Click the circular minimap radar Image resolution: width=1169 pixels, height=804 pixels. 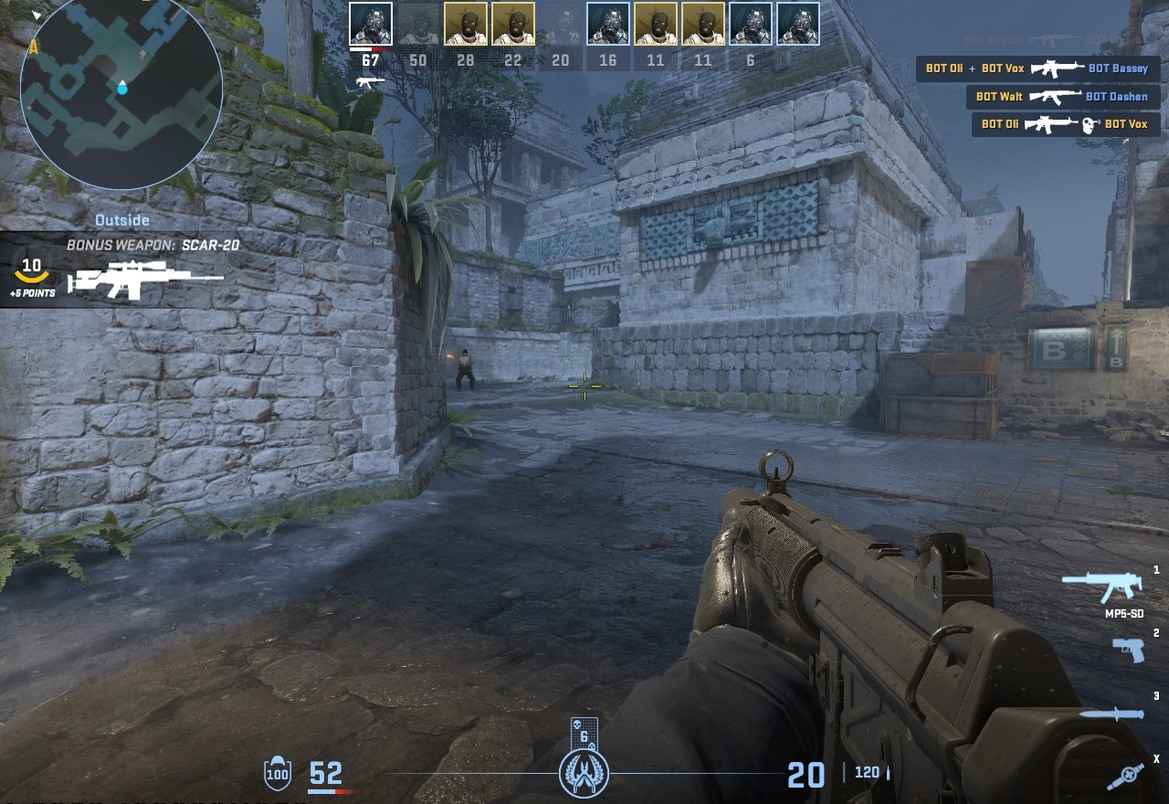tap(121, 90)
